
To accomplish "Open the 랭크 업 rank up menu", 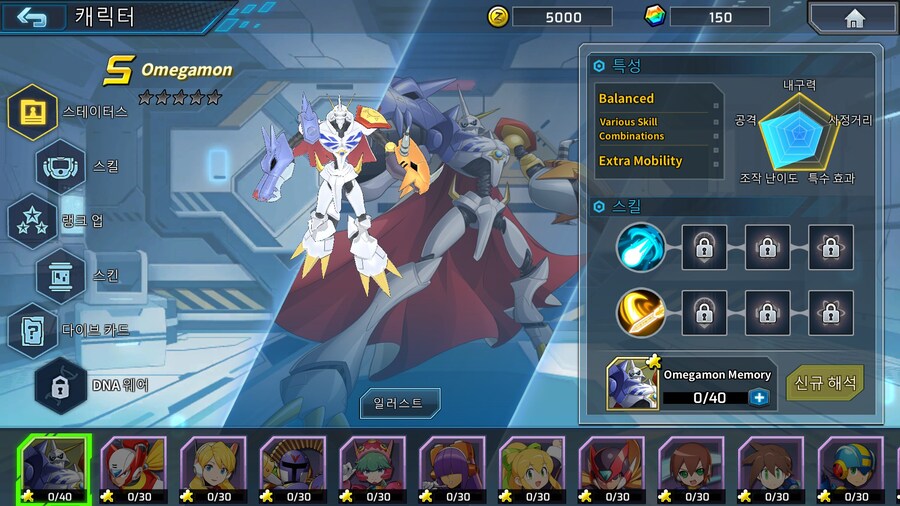I will [33, 221].
